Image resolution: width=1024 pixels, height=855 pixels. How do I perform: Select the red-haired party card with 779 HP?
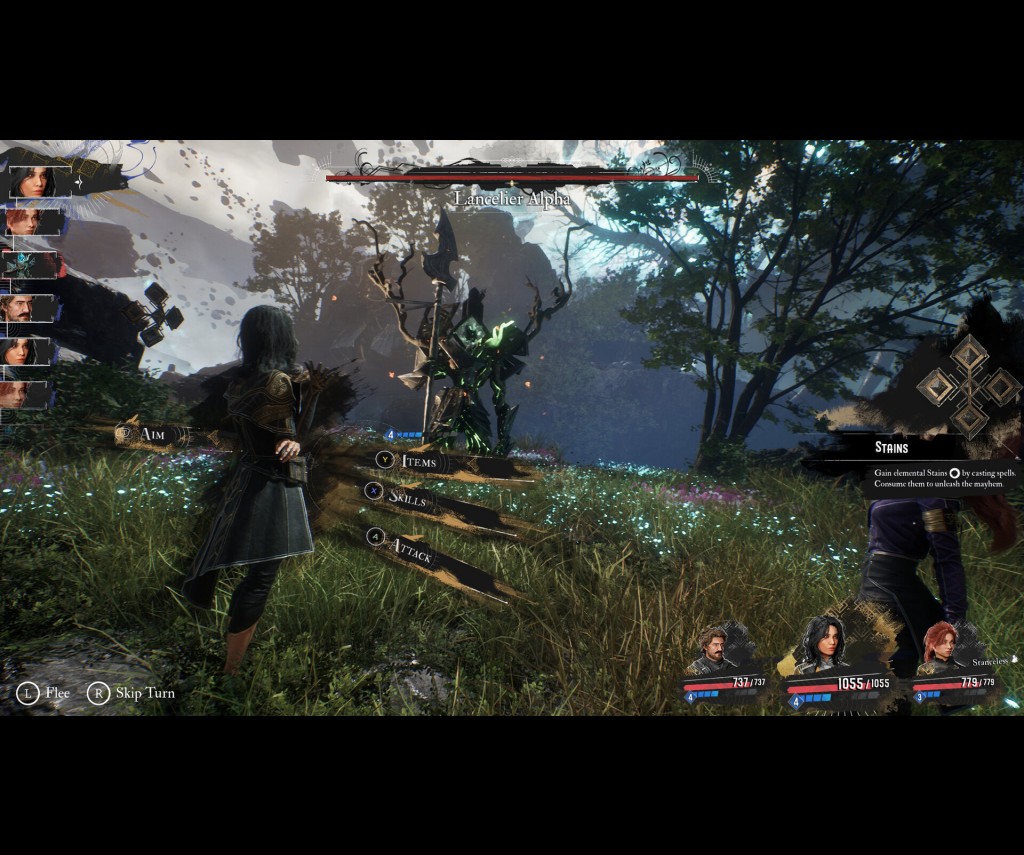(x=954, y=663)
